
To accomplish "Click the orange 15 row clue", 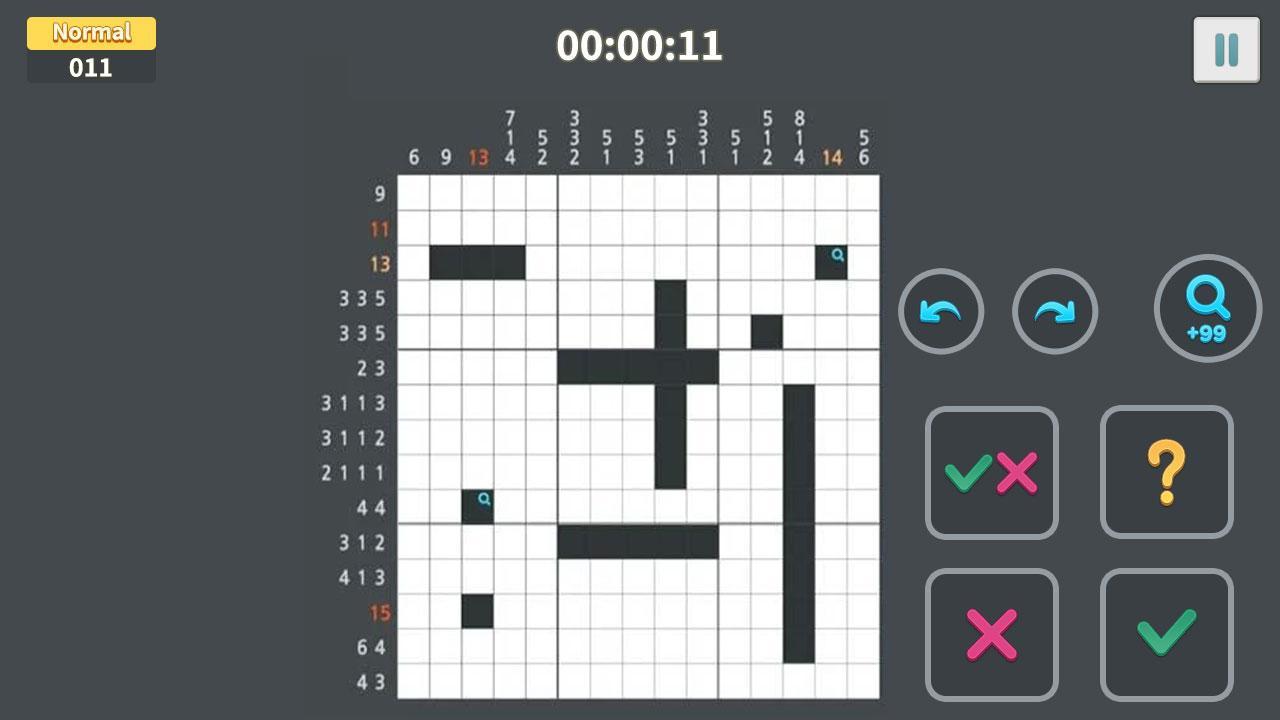I will (x=378, y=613).
